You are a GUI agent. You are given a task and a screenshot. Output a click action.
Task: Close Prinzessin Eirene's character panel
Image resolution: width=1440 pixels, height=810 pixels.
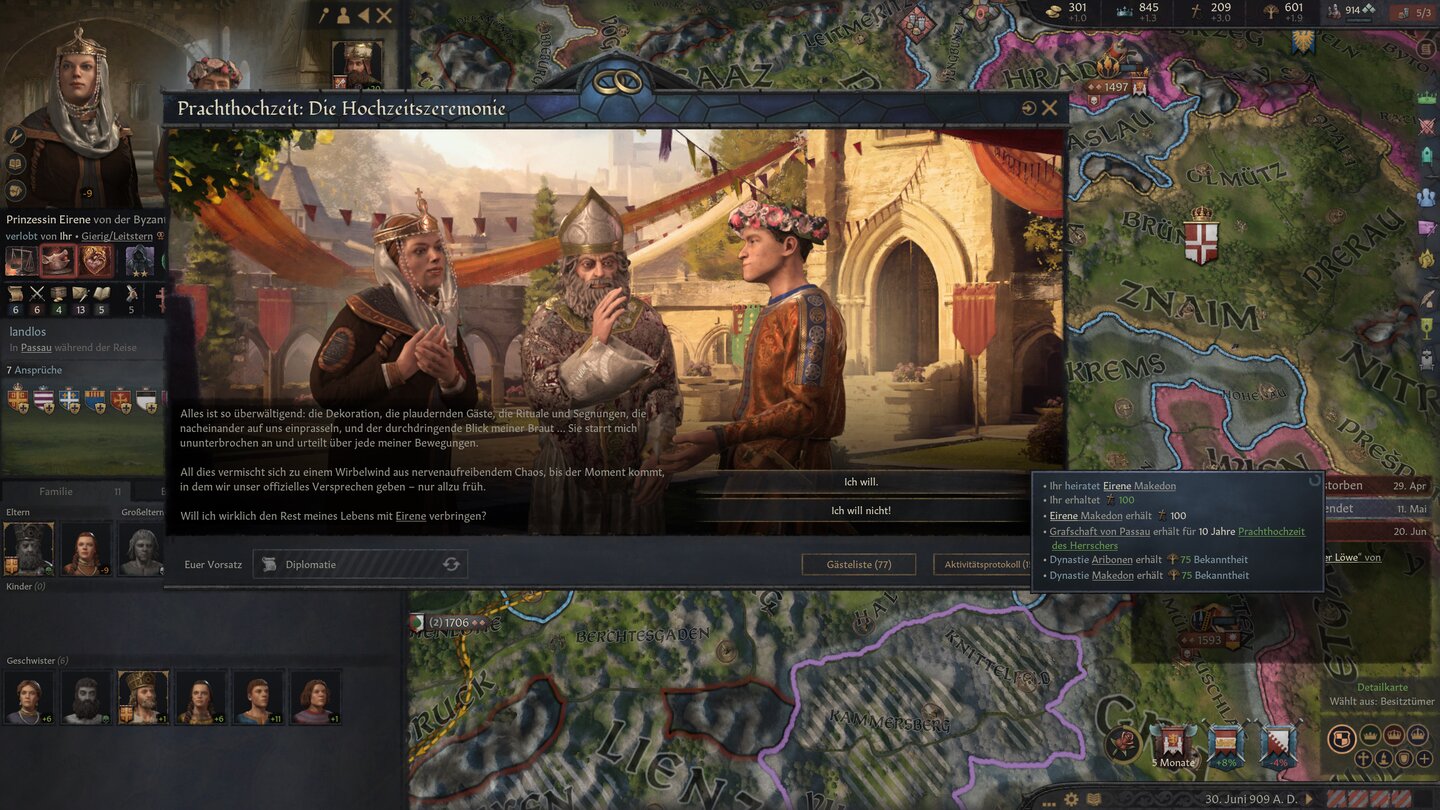(x=384, y=15)
